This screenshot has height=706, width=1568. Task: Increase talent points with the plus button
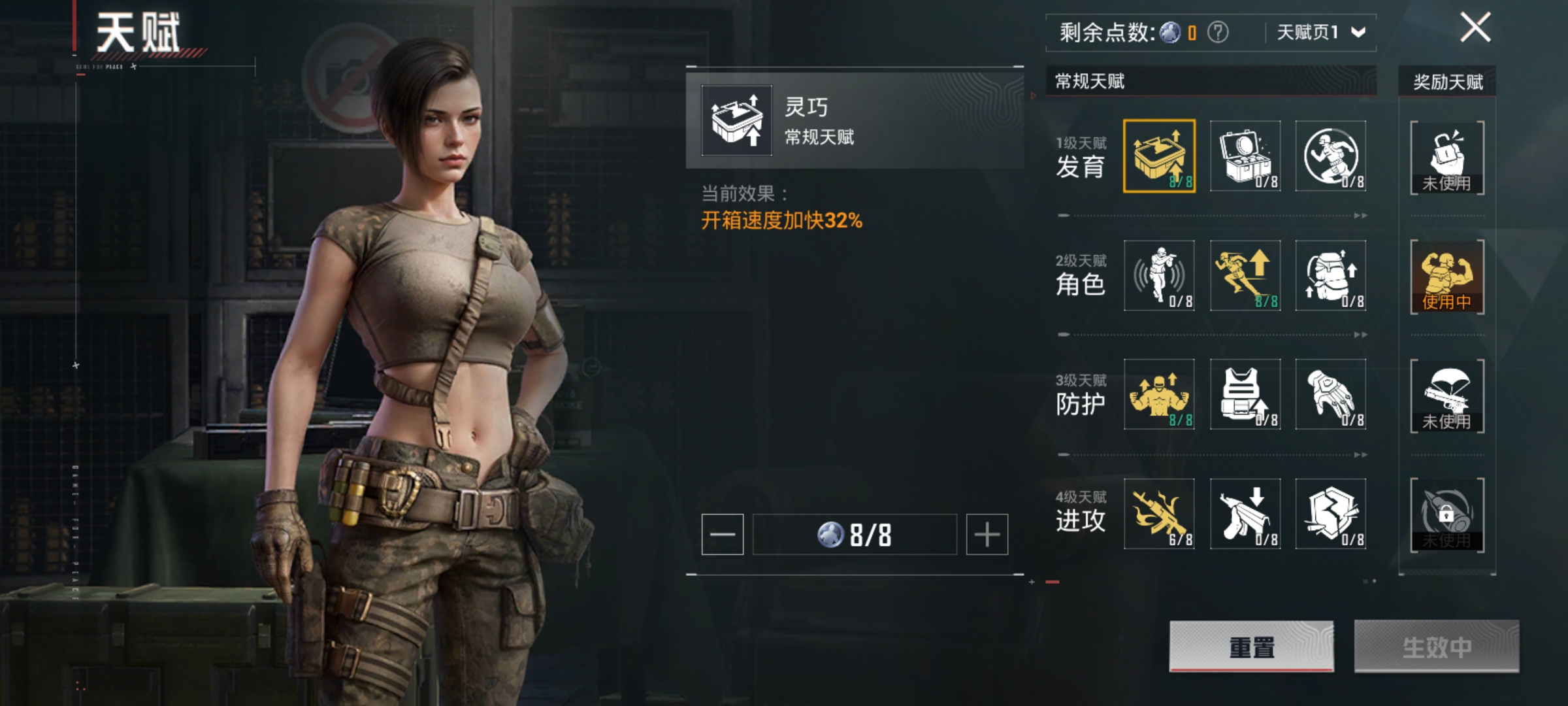pos(987,535)
